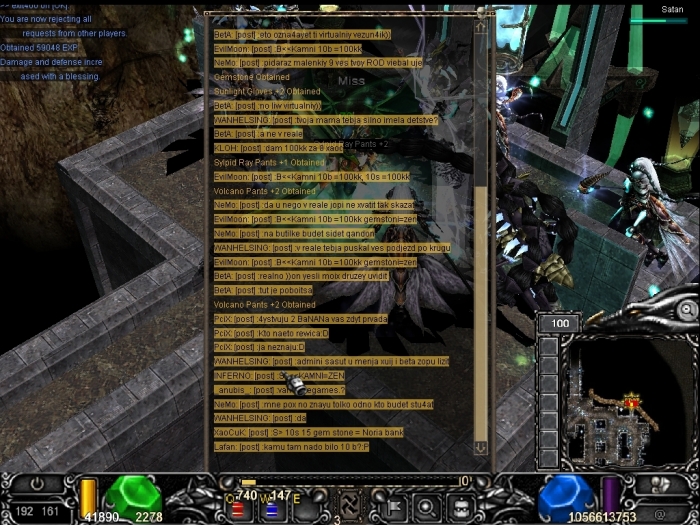The image size is (700, 525).
Task: Click the chat log scroll-down arrow
Action: pyautogui.click(x=480, y=448)
